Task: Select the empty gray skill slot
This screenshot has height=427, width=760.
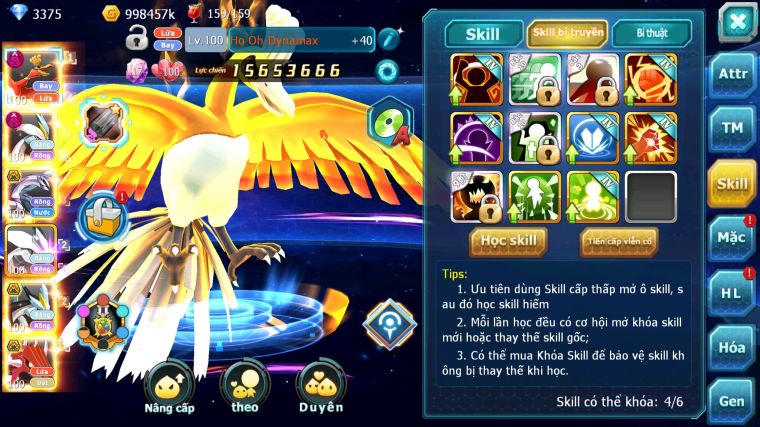Action: pyautogui.click(x=651, y=196)
